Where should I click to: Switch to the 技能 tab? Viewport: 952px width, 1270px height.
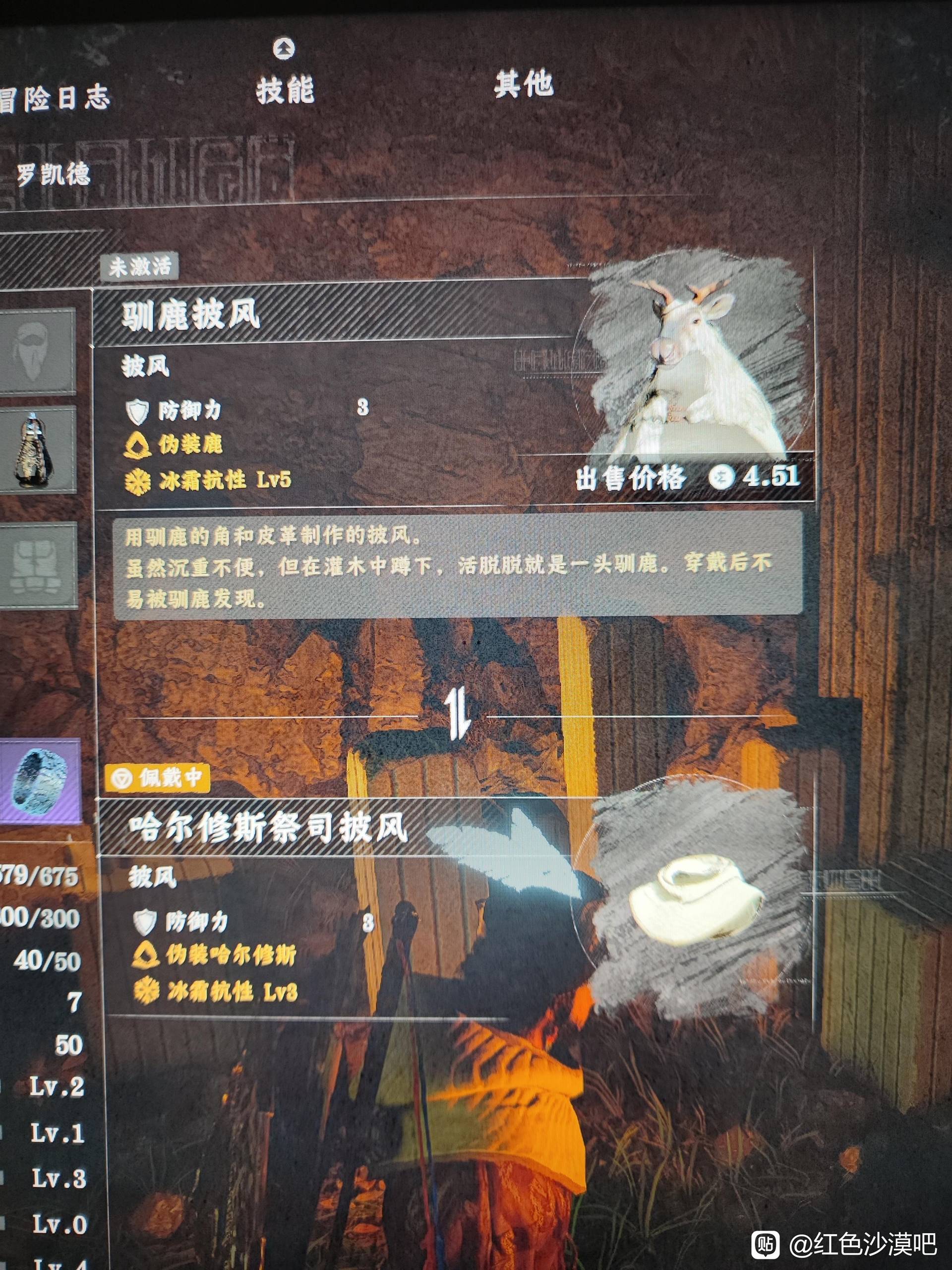[285, 90]
